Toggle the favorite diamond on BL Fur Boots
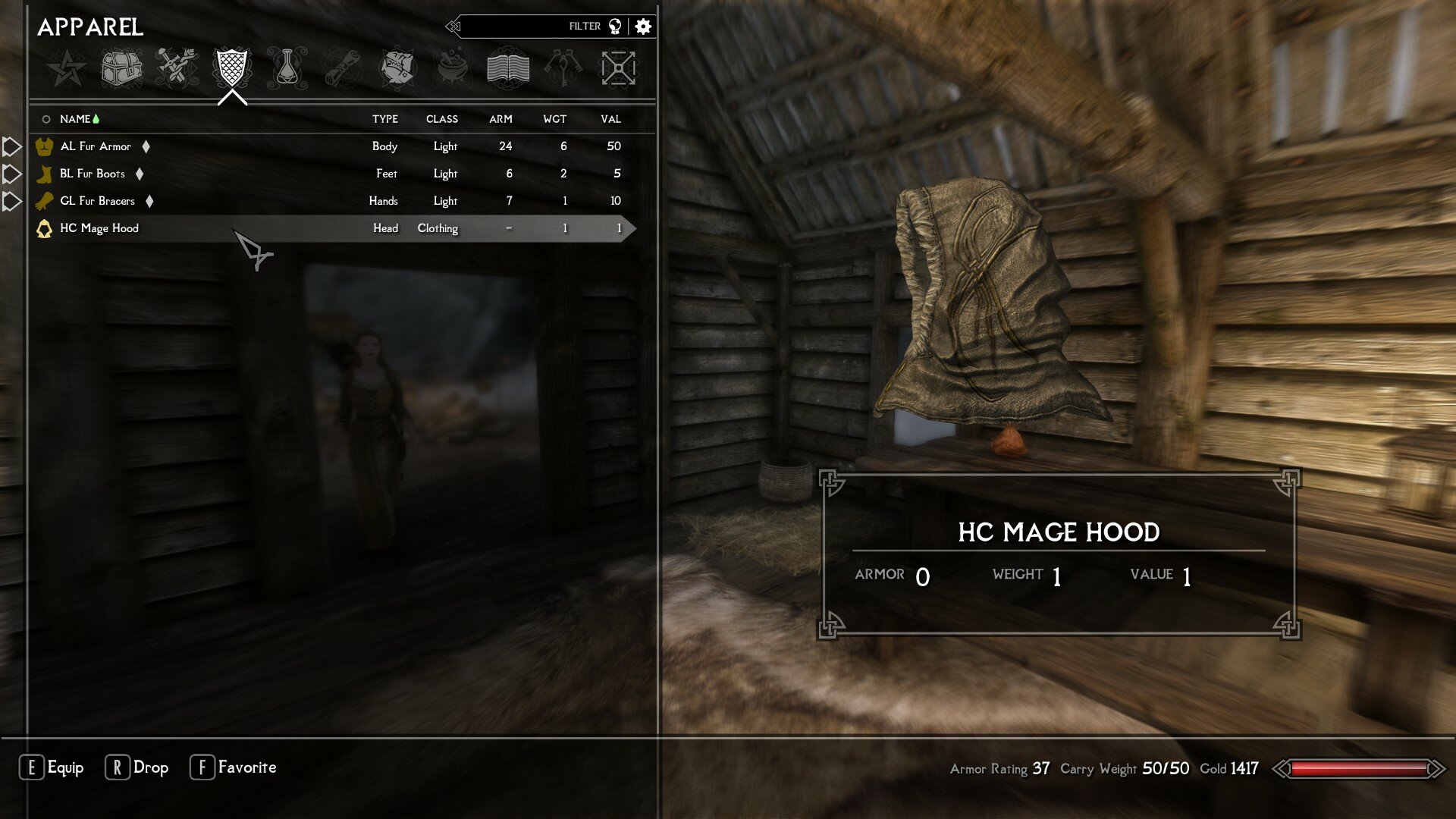This screenshot has height=819, width=1456. click(x=139, y=174)
